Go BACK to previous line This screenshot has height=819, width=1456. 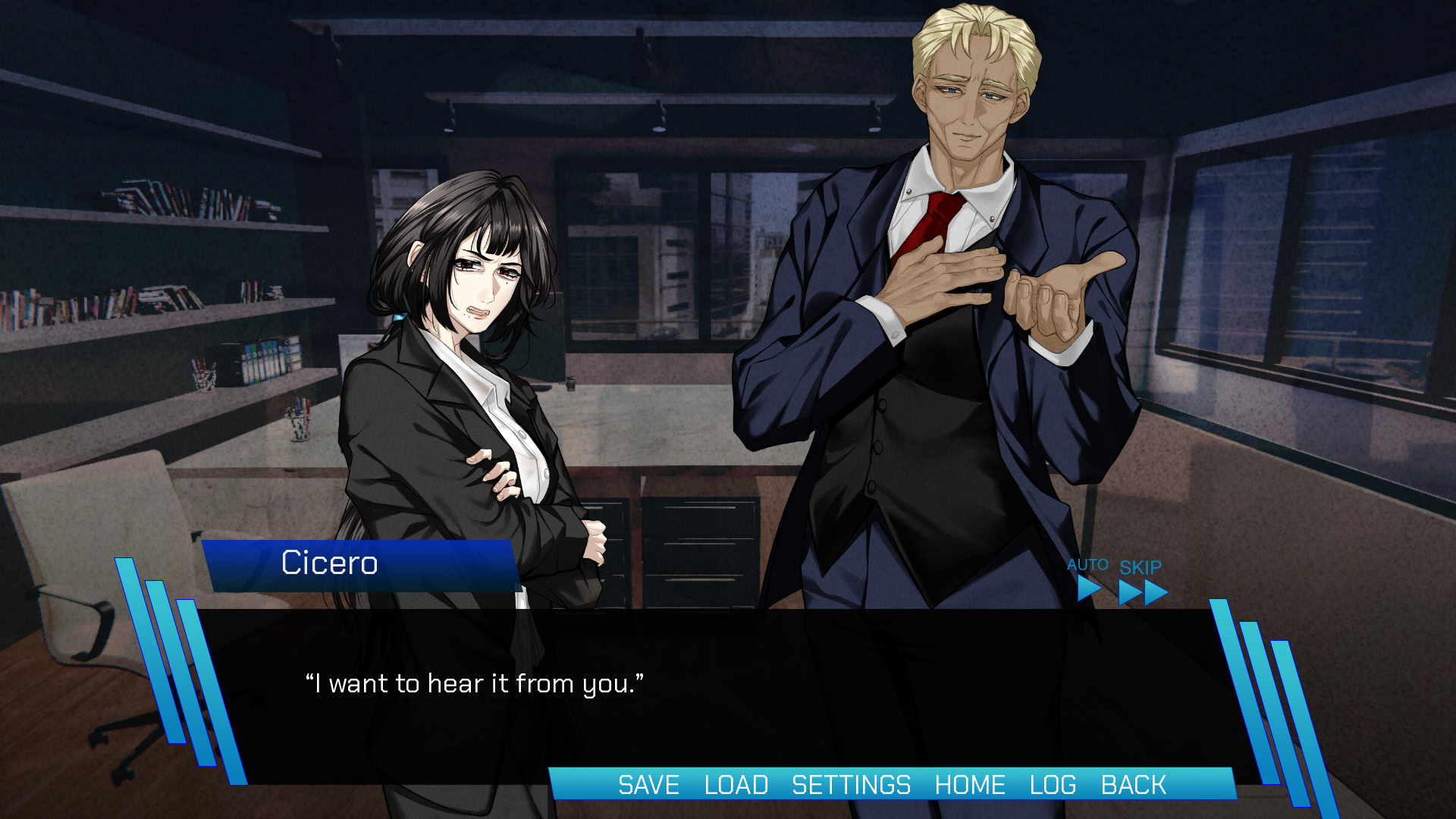click(x=1133, y=785)
